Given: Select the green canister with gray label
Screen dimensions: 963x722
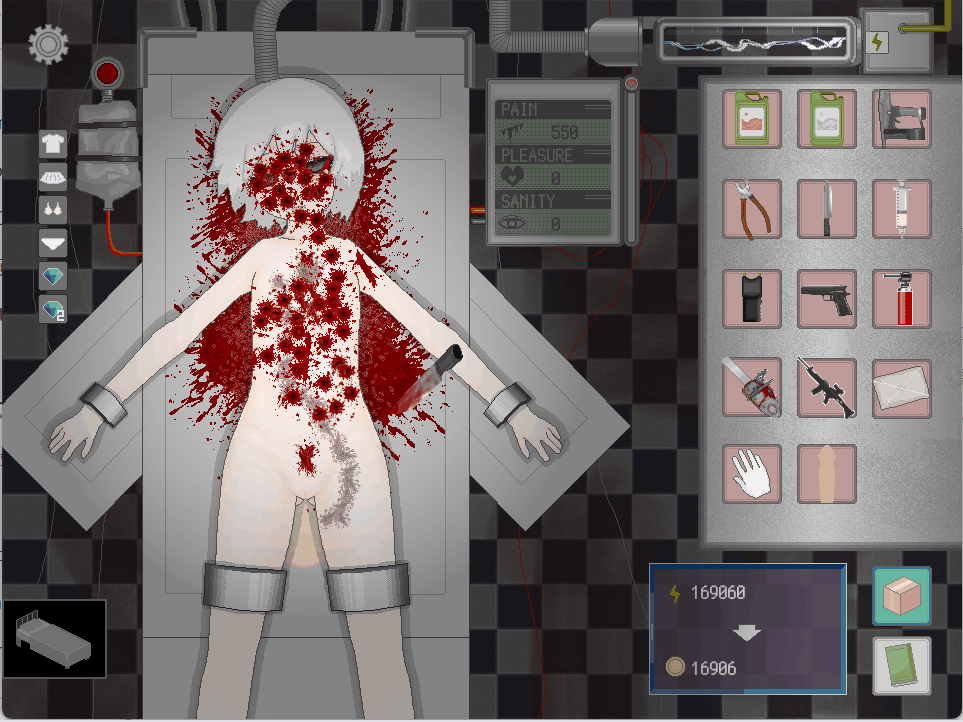Looking at the screenshot, I should click(x=827, y=119).
